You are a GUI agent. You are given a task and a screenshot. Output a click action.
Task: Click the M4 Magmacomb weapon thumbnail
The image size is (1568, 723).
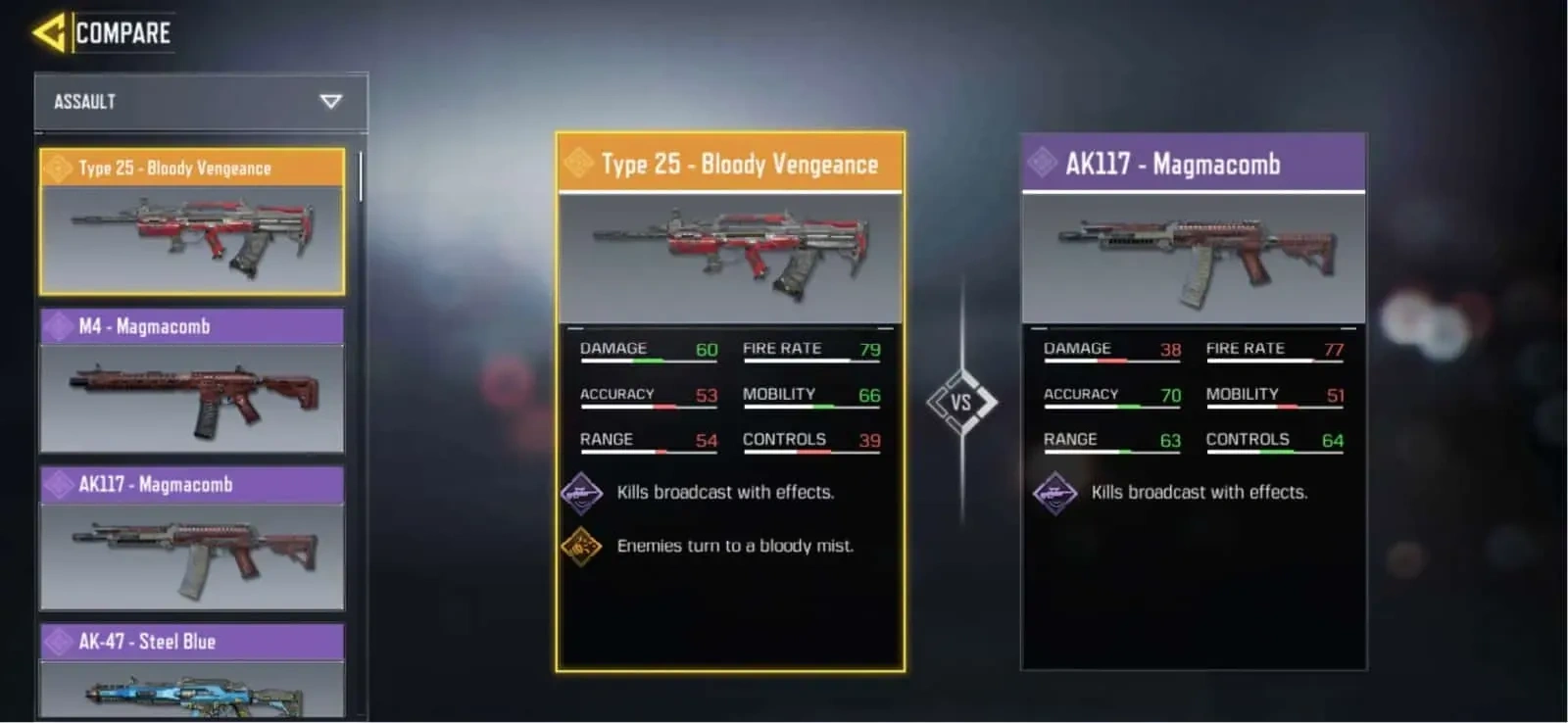point(192,397)
